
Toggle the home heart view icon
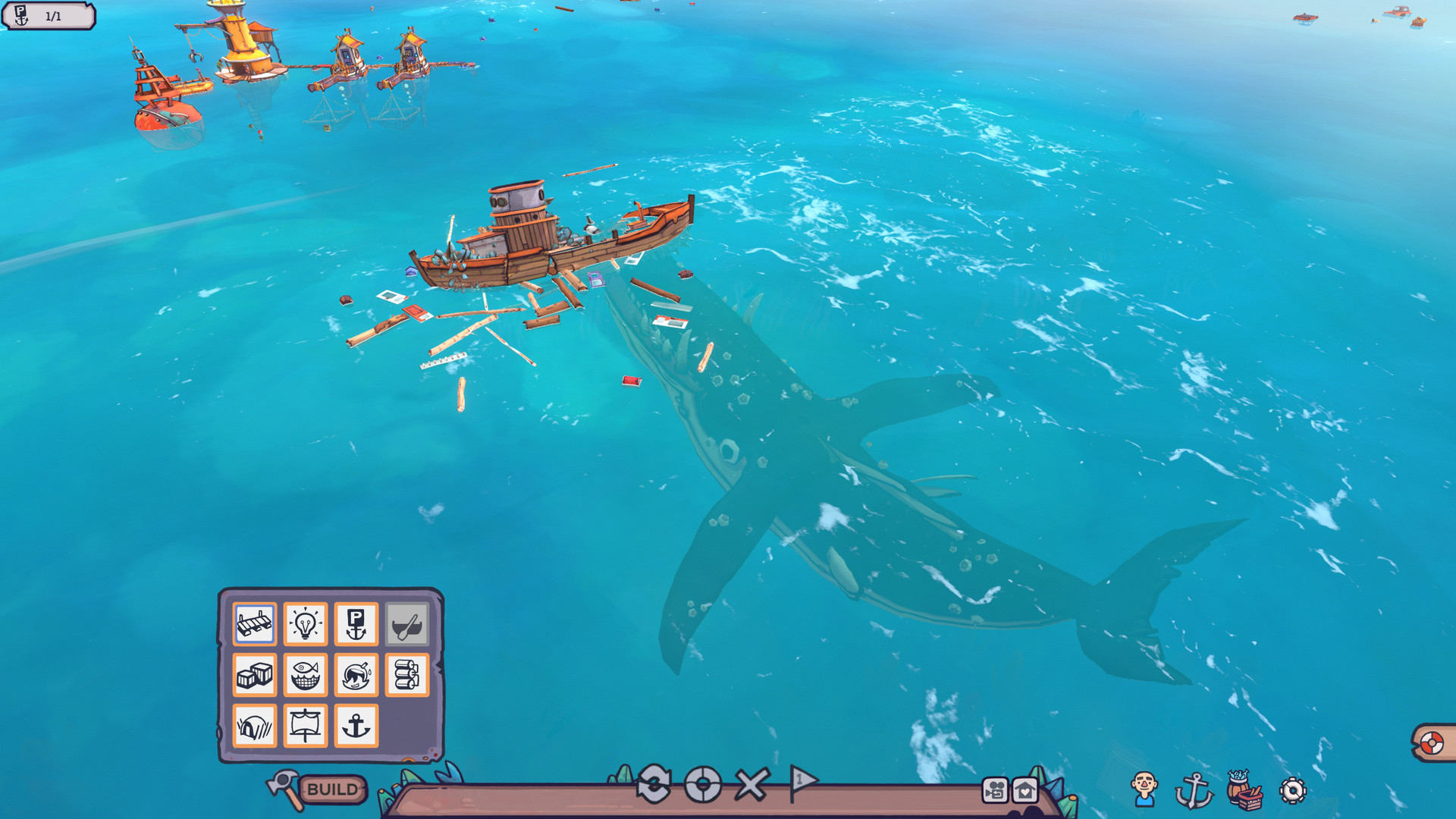click(1025, 789)
